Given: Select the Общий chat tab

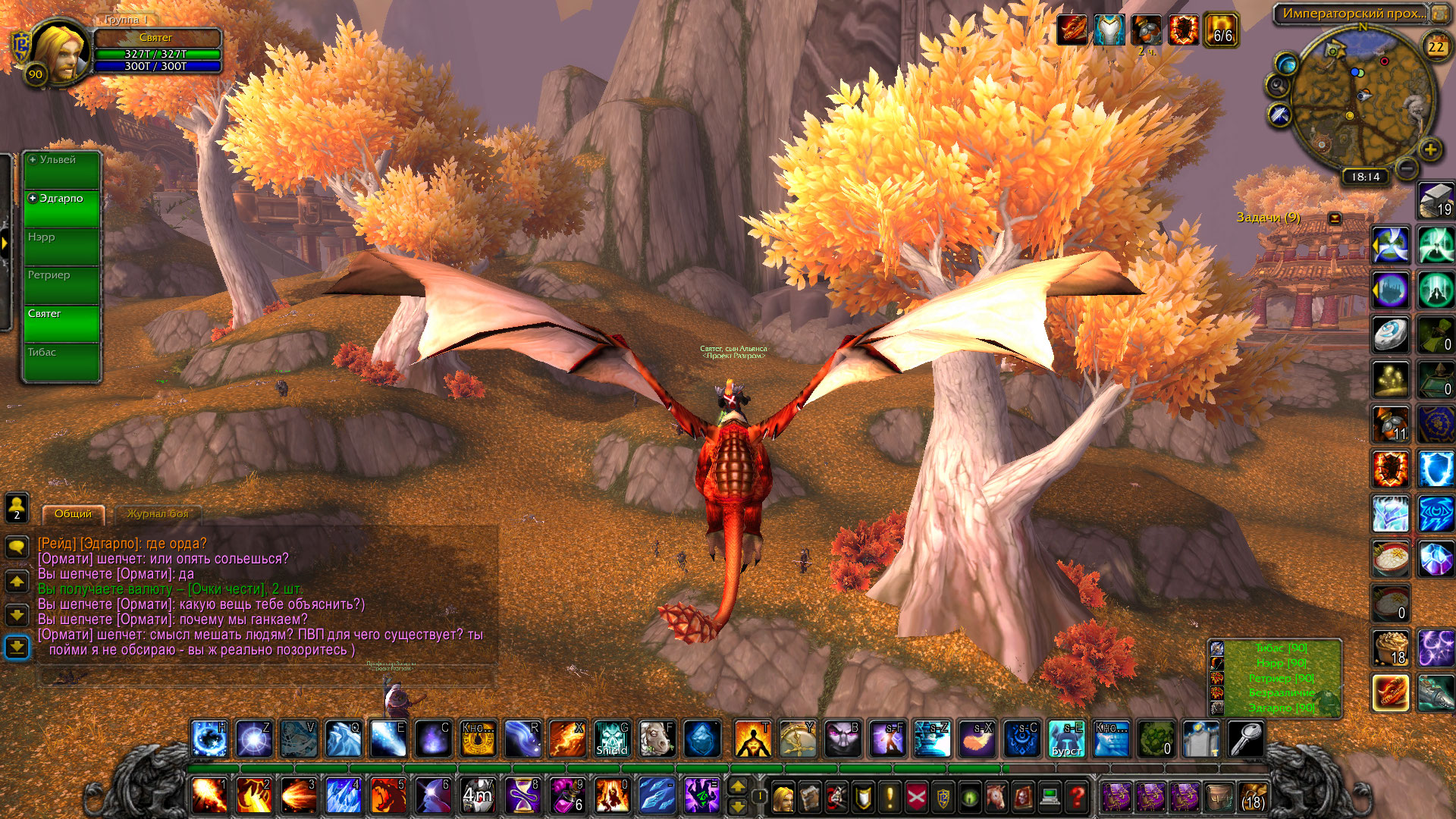Looking at the screenshot, I should click(73, 514).
